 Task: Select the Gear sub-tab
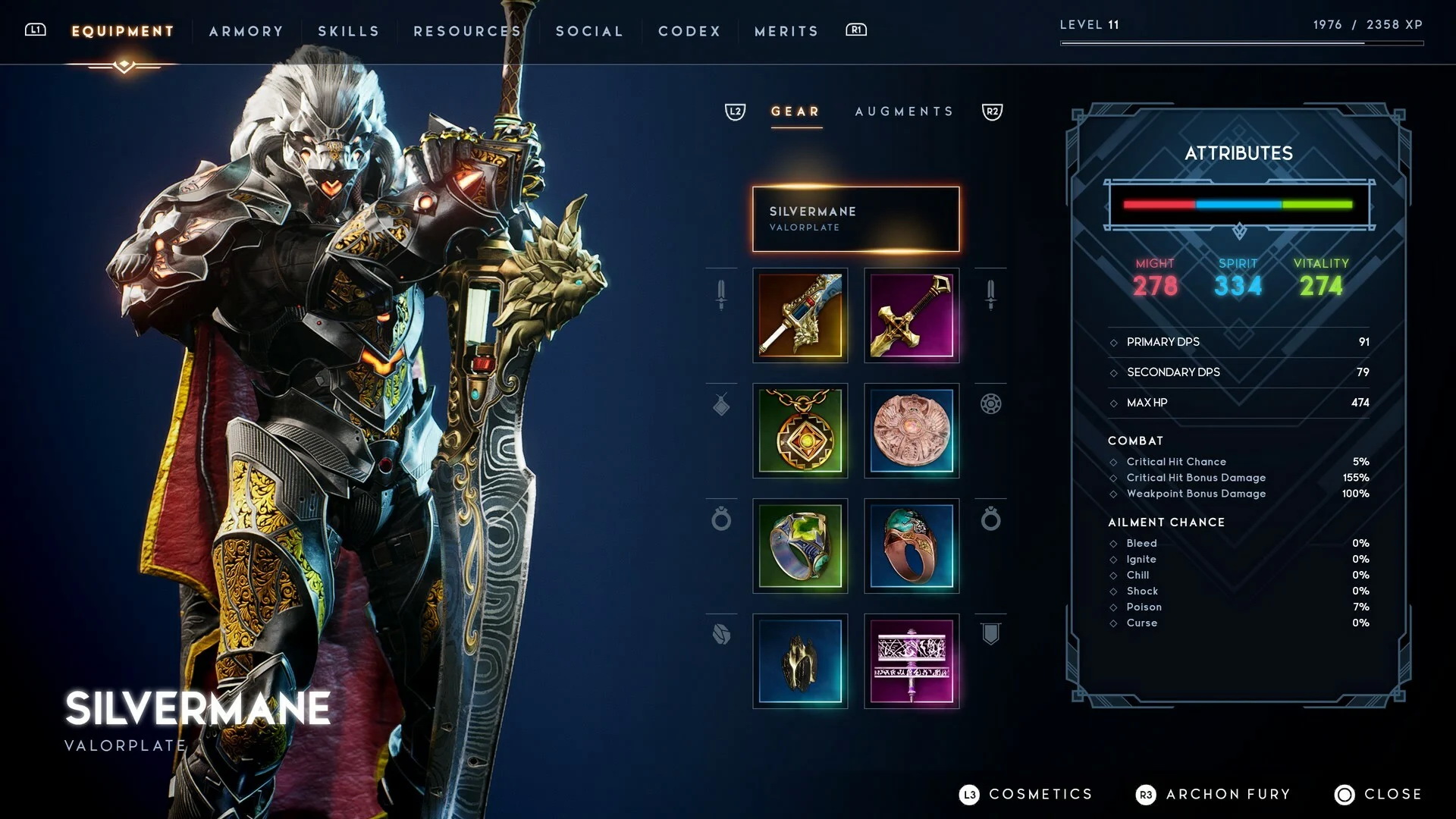coord(795,111)
